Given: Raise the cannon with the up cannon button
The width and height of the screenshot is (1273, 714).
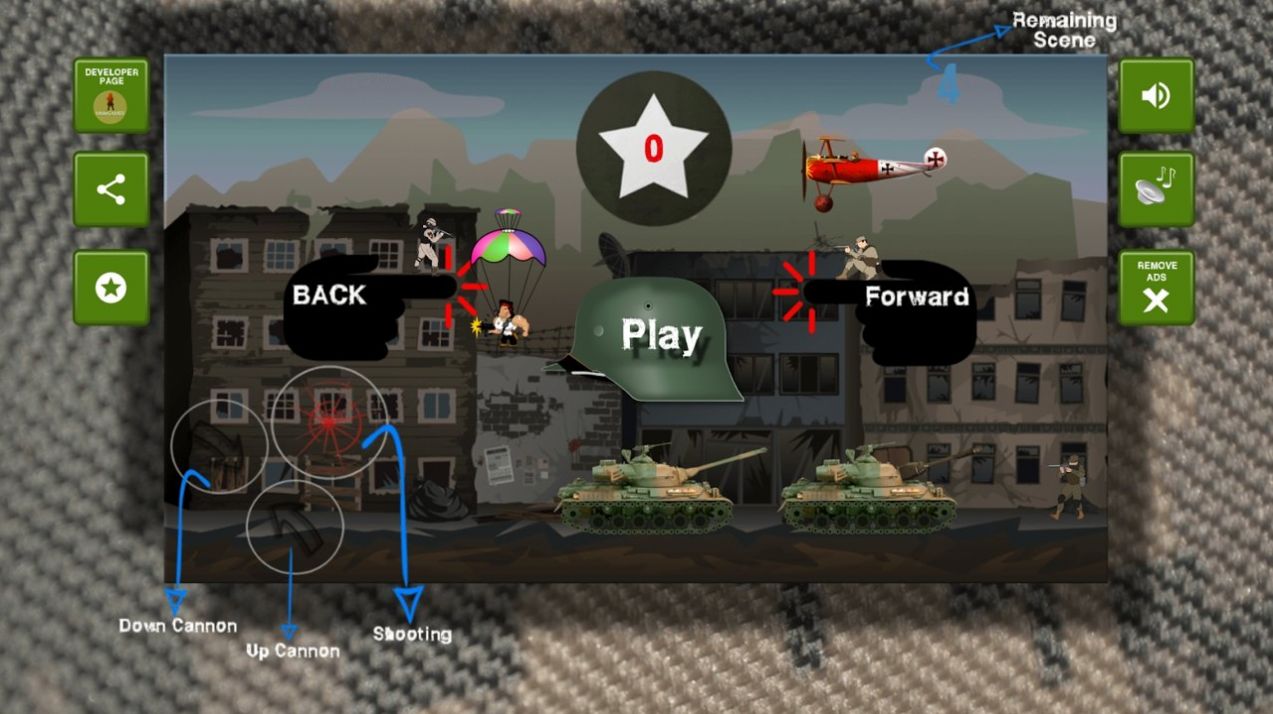Looking at the screenshot, I should pos(294,526).
